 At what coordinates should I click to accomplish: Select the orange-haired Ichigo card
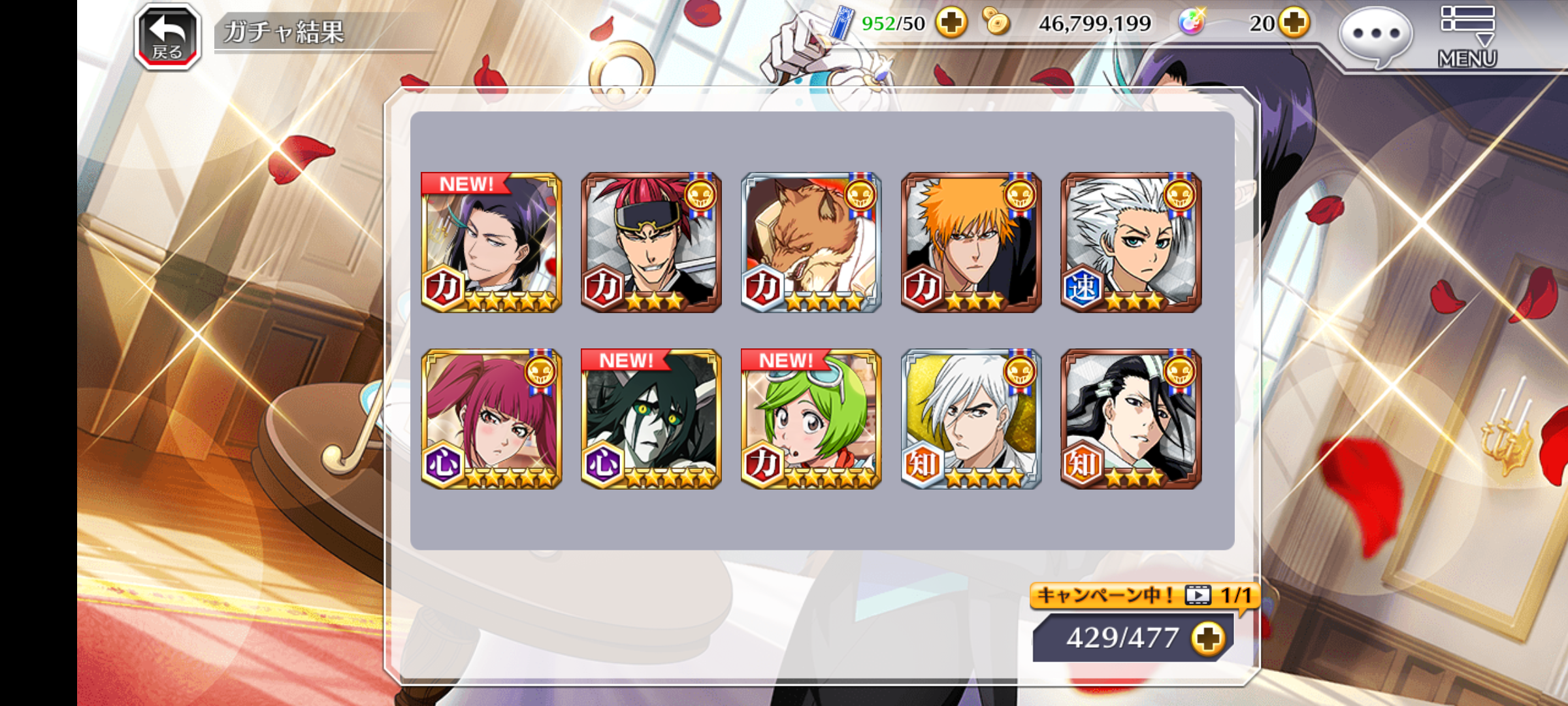971,243
